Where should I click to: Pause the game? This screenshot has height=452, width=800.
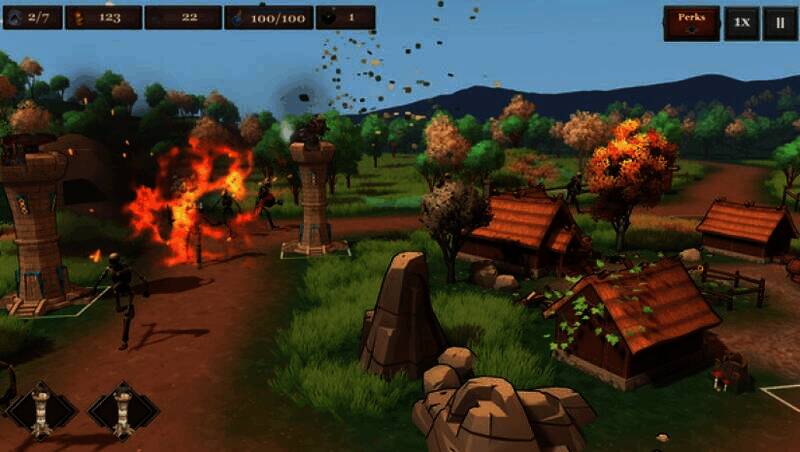pyautogui.click(x=779, y=23)
